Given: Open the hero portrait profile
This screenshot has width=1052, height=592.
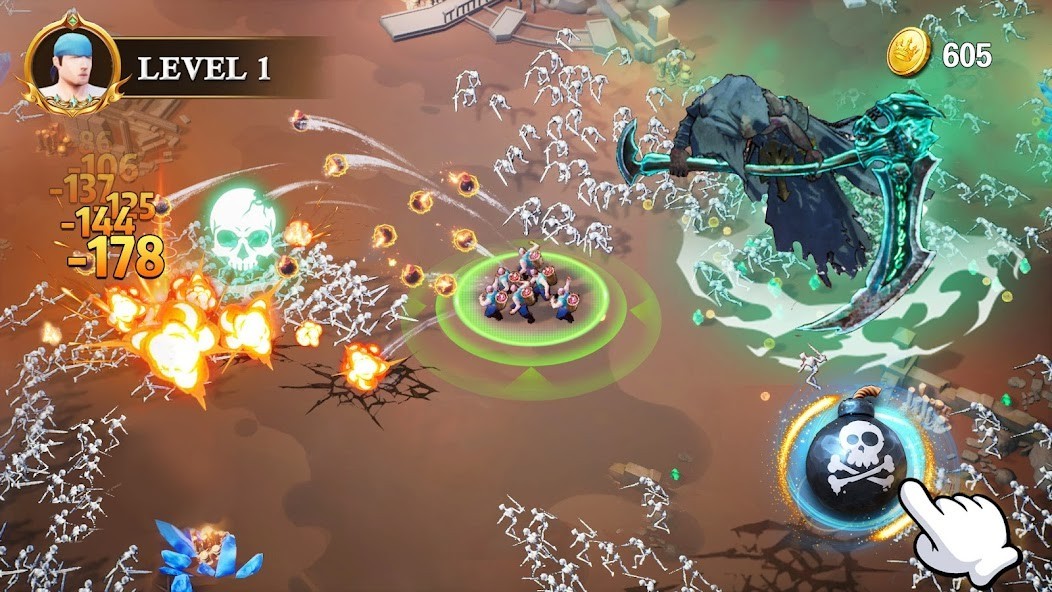Looking at the screenshot, I should 72,66.
